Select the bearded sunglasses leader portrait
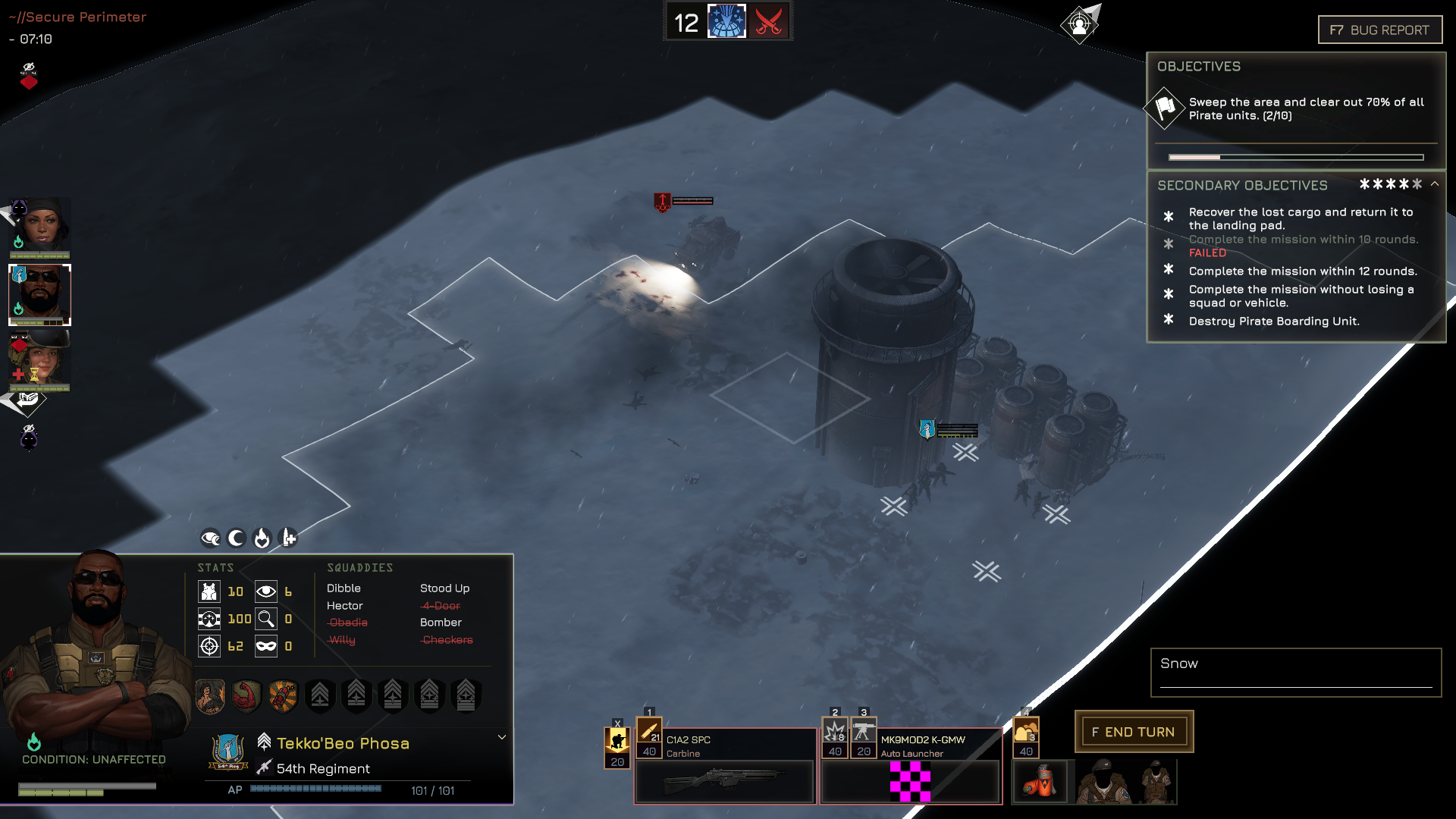The width and height of the screenshot is (1456, 819). point(40,294)
